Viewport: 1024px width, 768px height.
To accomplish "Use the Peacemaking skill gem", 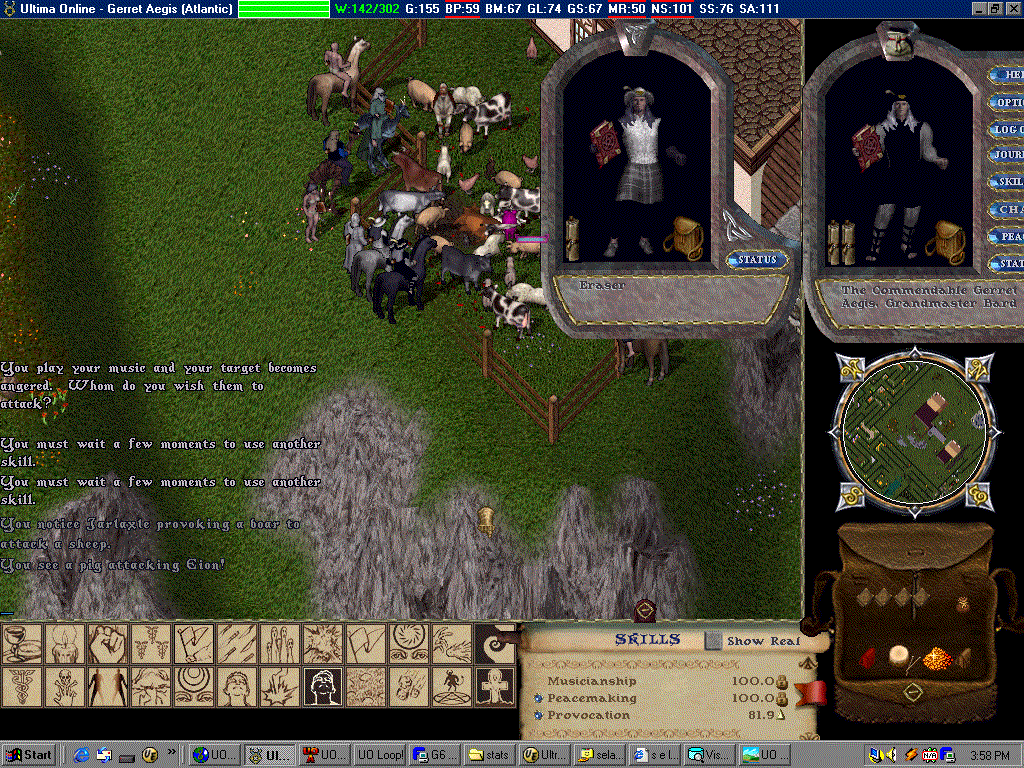I will coord(538,698).
